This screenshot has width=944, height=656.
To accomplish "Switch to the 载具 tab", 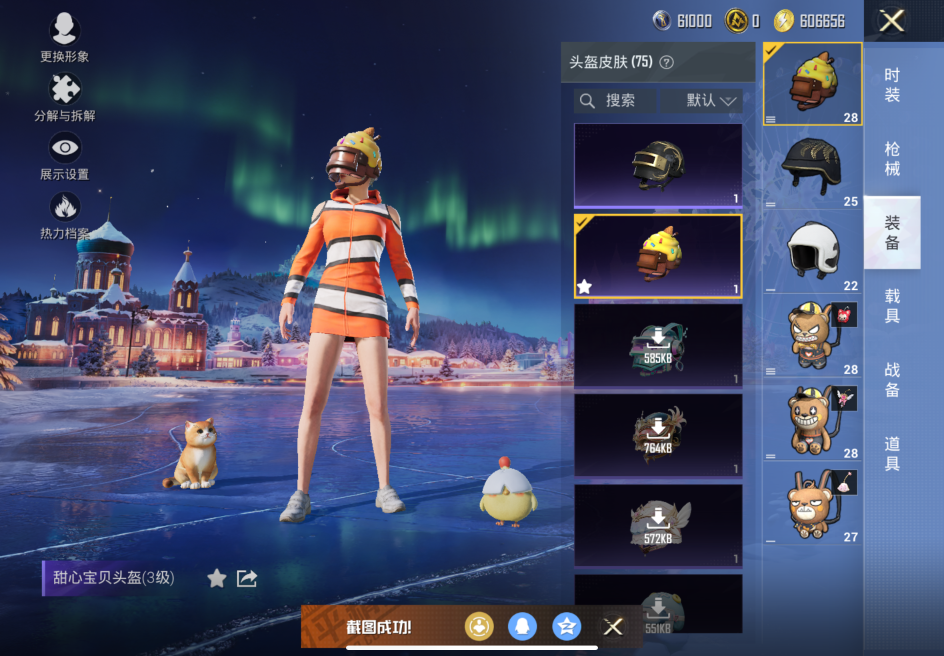I will [x=892, y=306].
